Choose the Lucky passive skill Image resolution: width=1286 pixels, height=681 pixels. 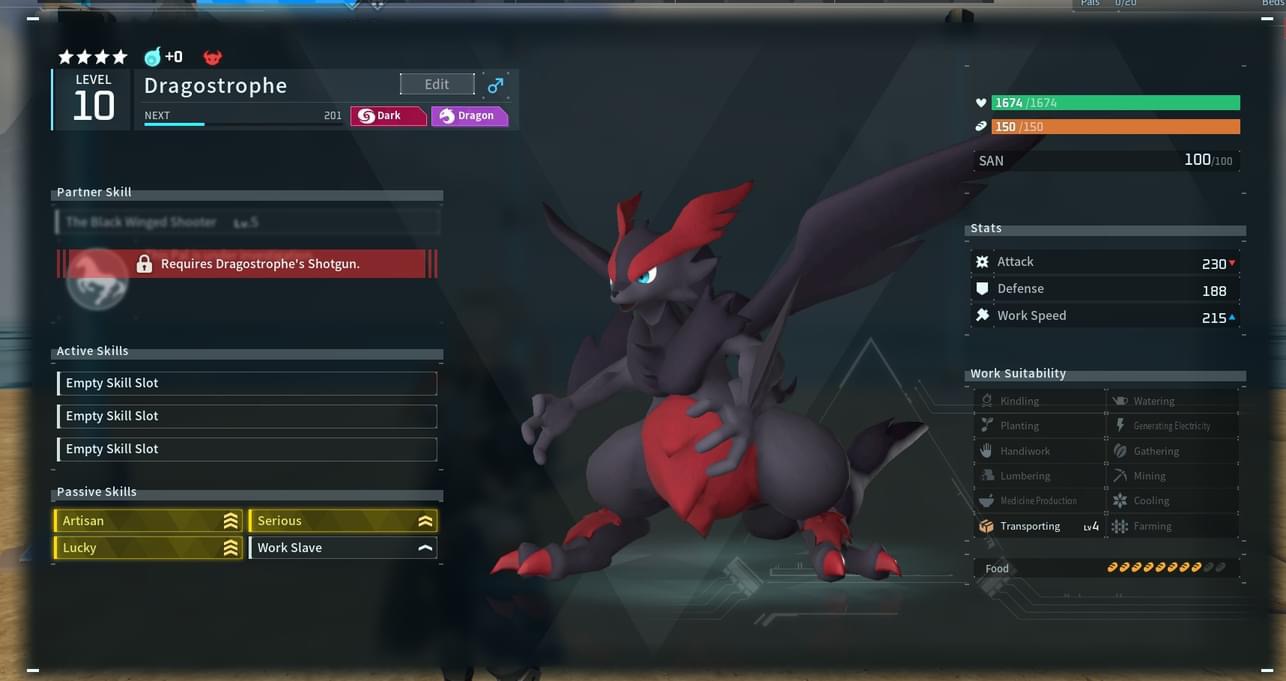point(148,548)
